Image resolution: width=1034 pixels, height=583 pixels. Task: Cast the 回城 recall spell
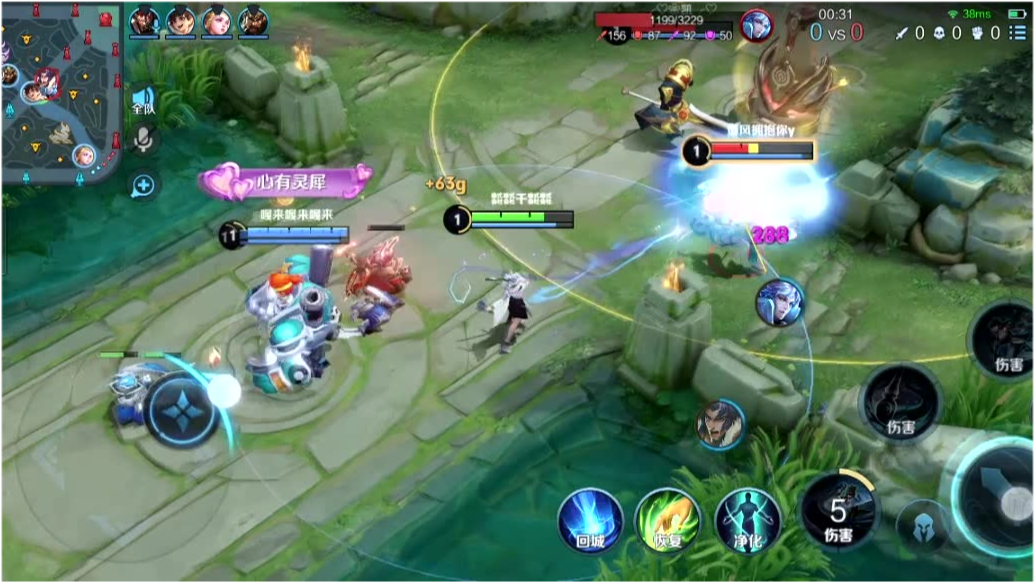pyautogui.click(x=589, y=520)
